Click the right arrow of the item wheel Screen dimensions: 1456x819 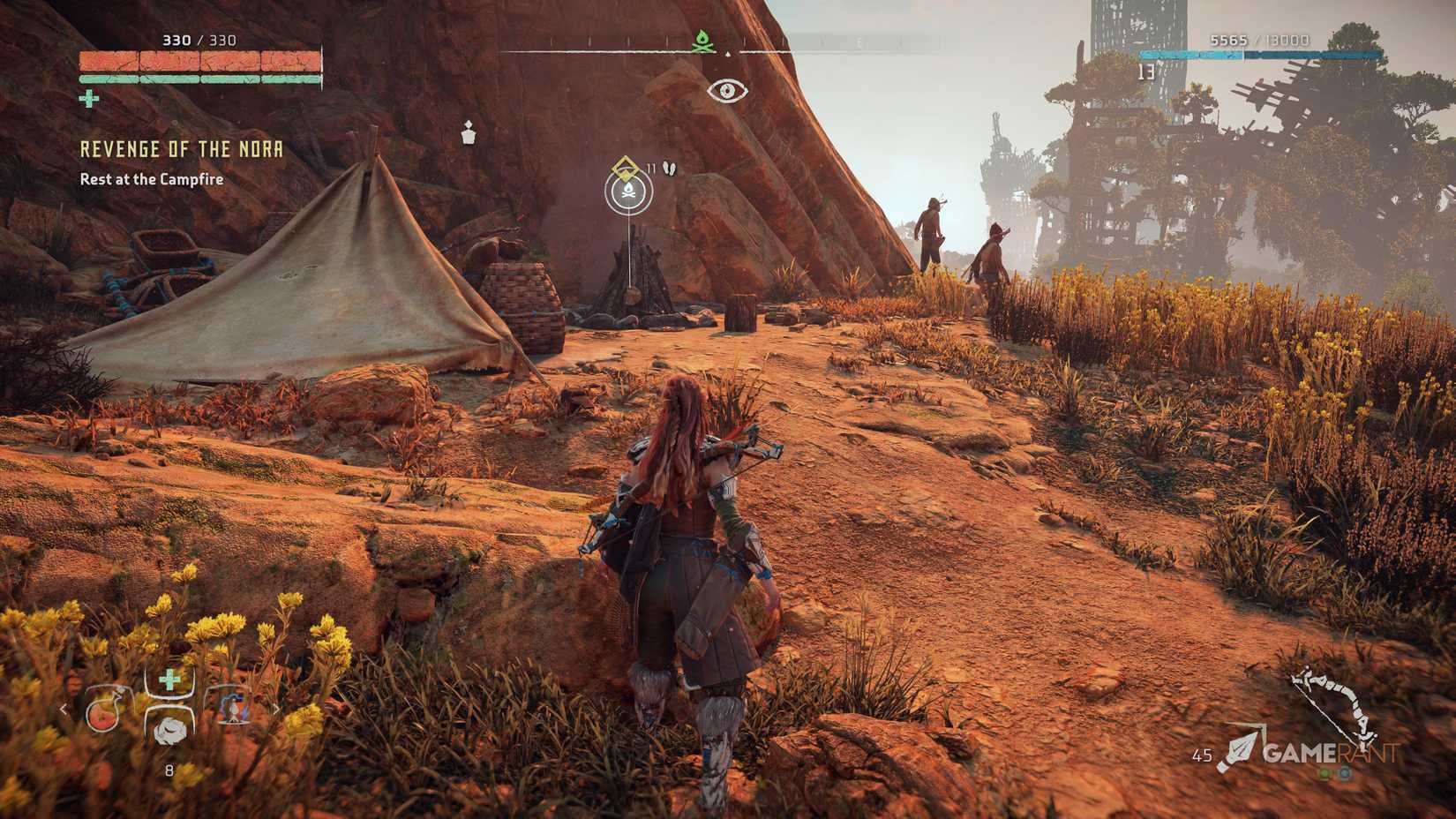pos(277,710)
